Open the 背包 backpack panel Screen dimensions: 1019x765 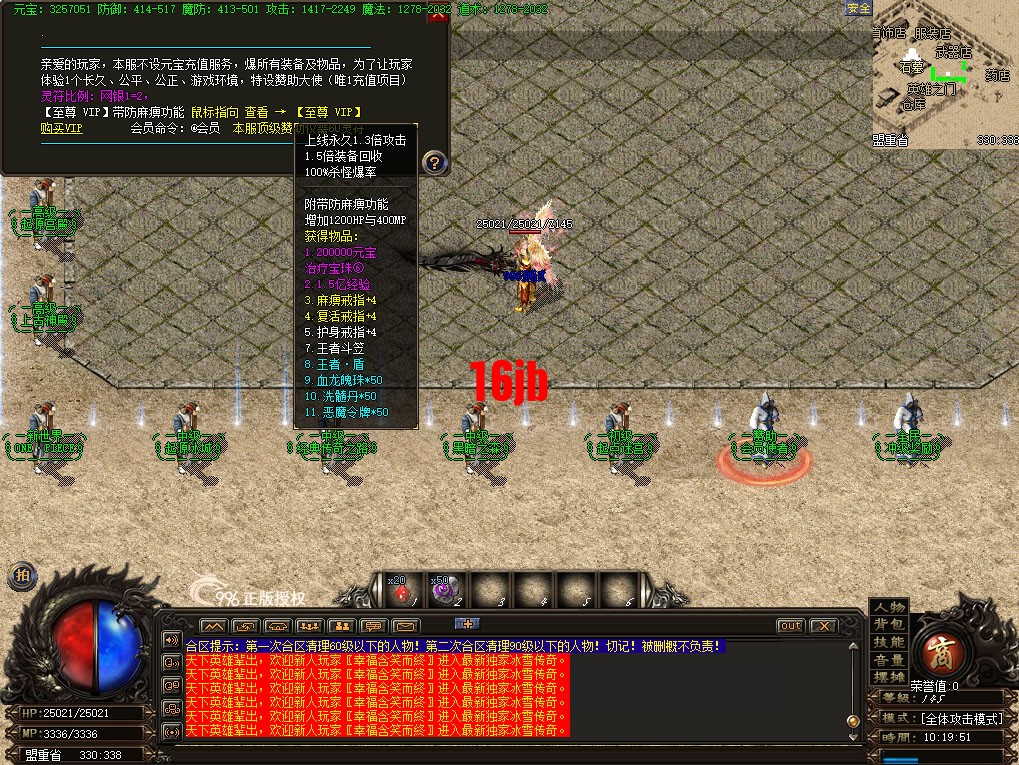point(888,624)
